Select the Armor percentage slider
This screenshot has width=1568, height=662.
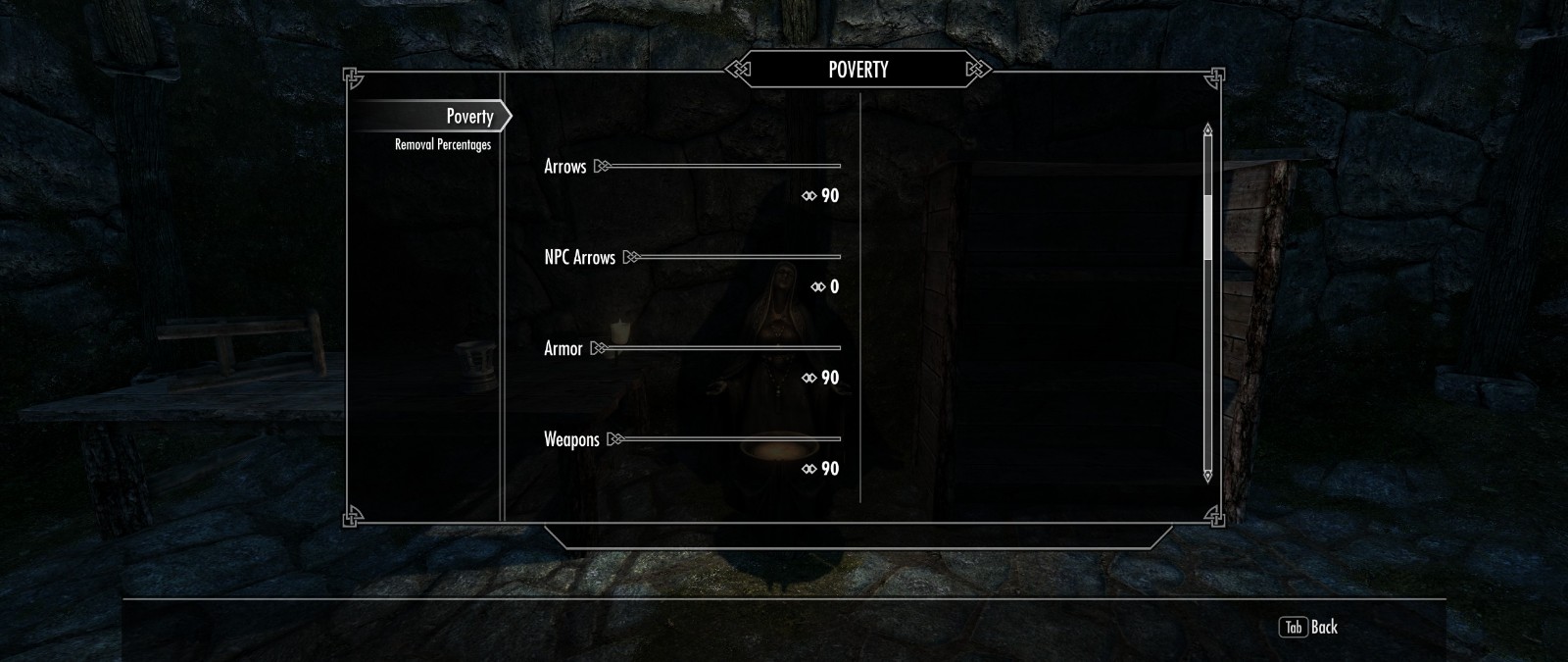tap(718, 349)
